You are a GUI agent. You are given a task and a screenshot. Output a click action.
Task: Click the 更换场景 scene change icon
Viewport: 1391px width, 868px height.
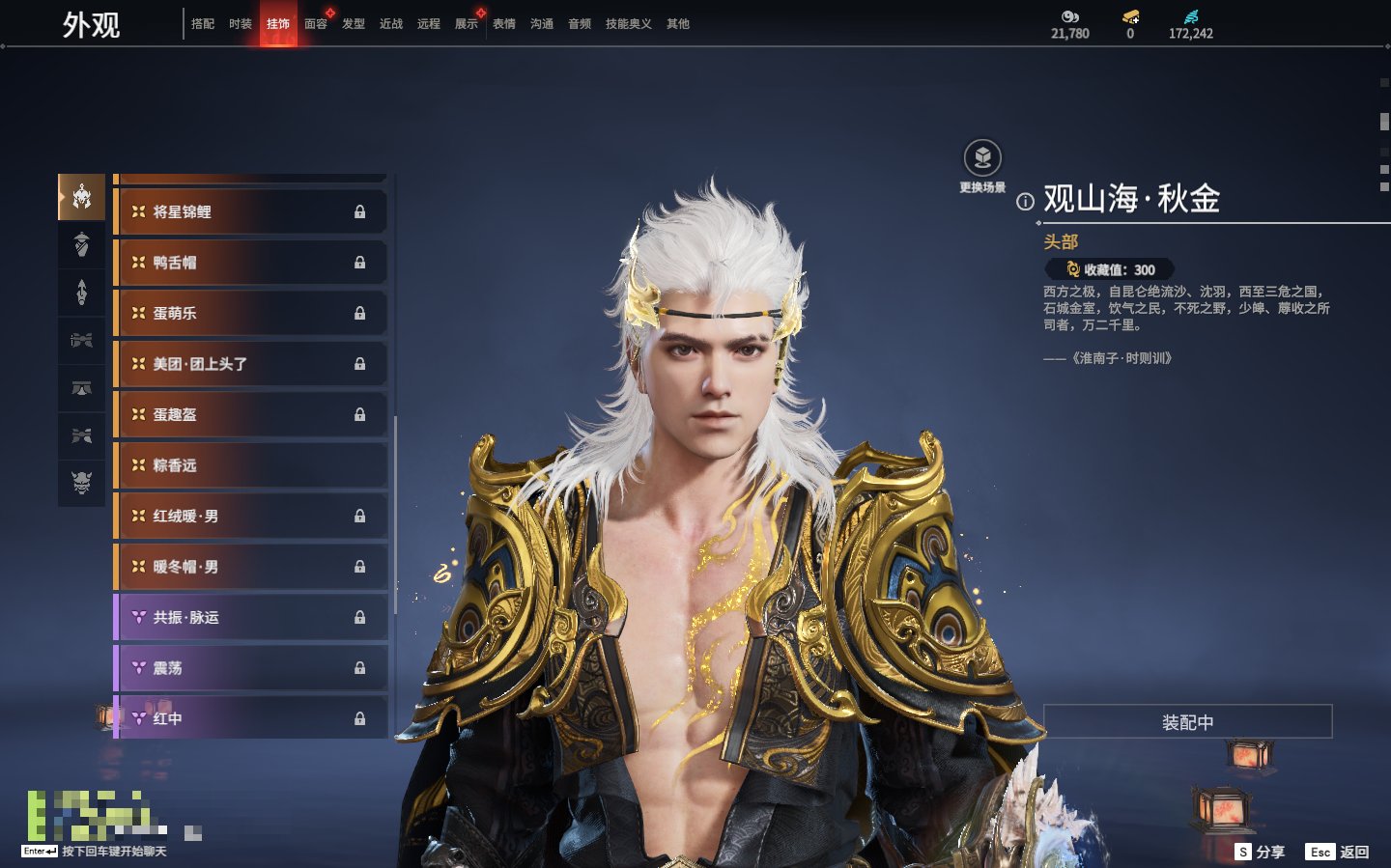[982, 158]
